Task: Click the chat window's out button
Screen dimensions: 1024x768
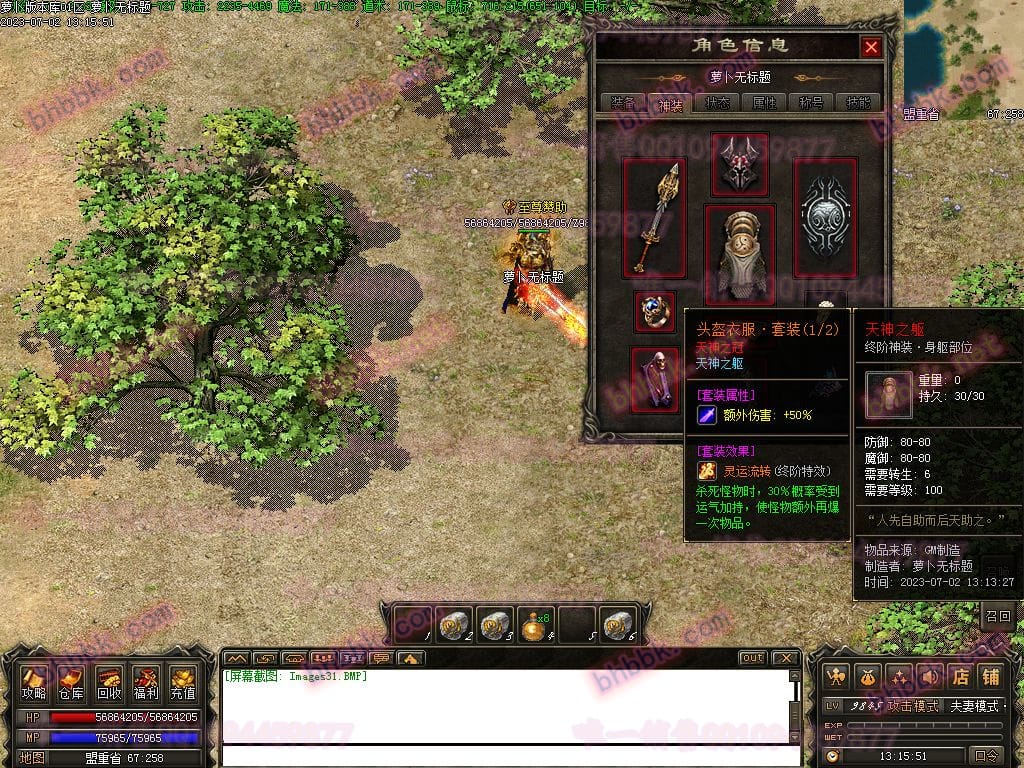Action: [x=753, y=658]
